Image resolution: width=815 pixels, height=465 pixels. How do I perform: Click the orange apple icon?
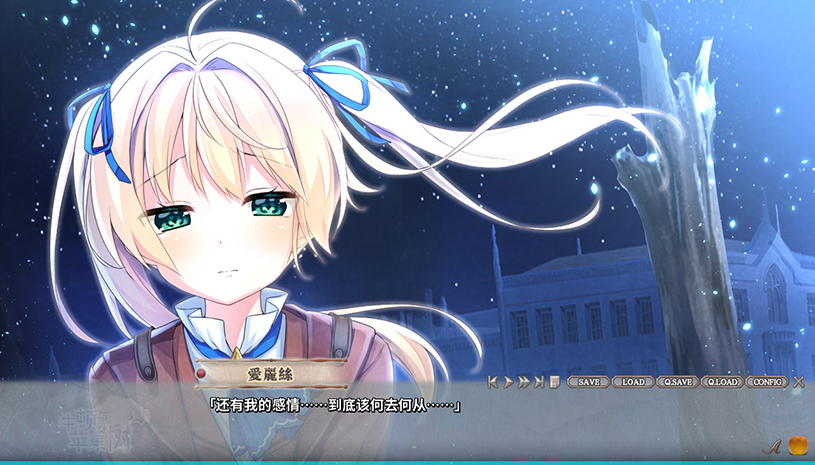pos(797,445)
